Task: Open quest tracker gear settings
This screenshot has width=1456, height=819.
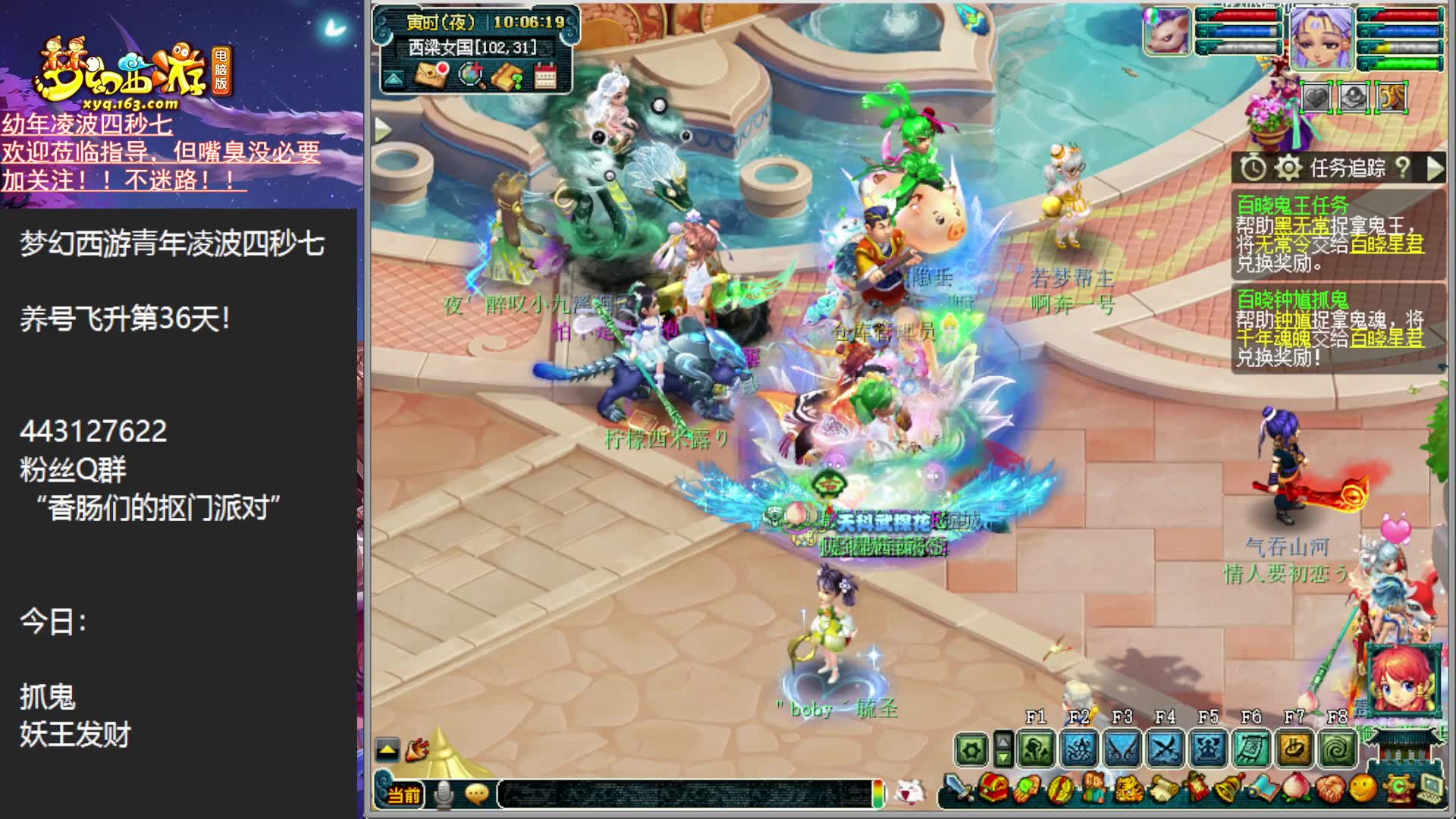Action: point(1287,168)
